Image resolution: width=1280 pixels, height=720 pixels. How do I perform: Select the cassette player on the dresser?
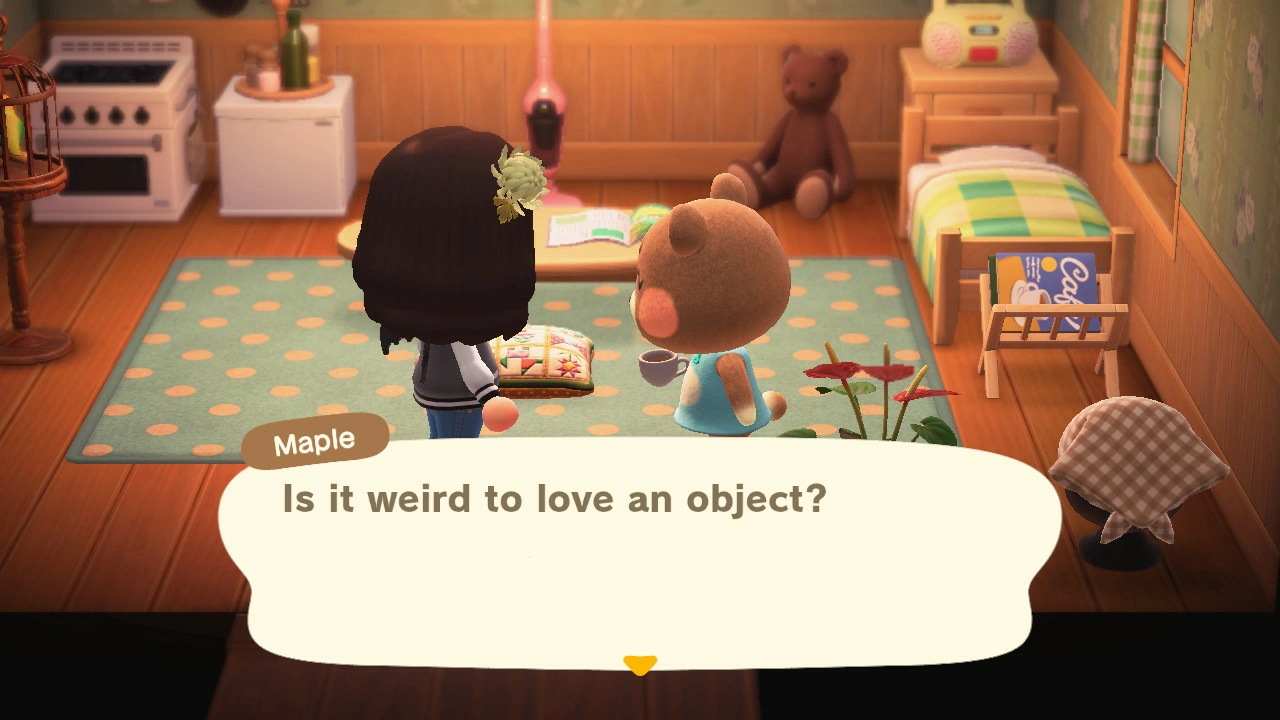click(972, 30)
